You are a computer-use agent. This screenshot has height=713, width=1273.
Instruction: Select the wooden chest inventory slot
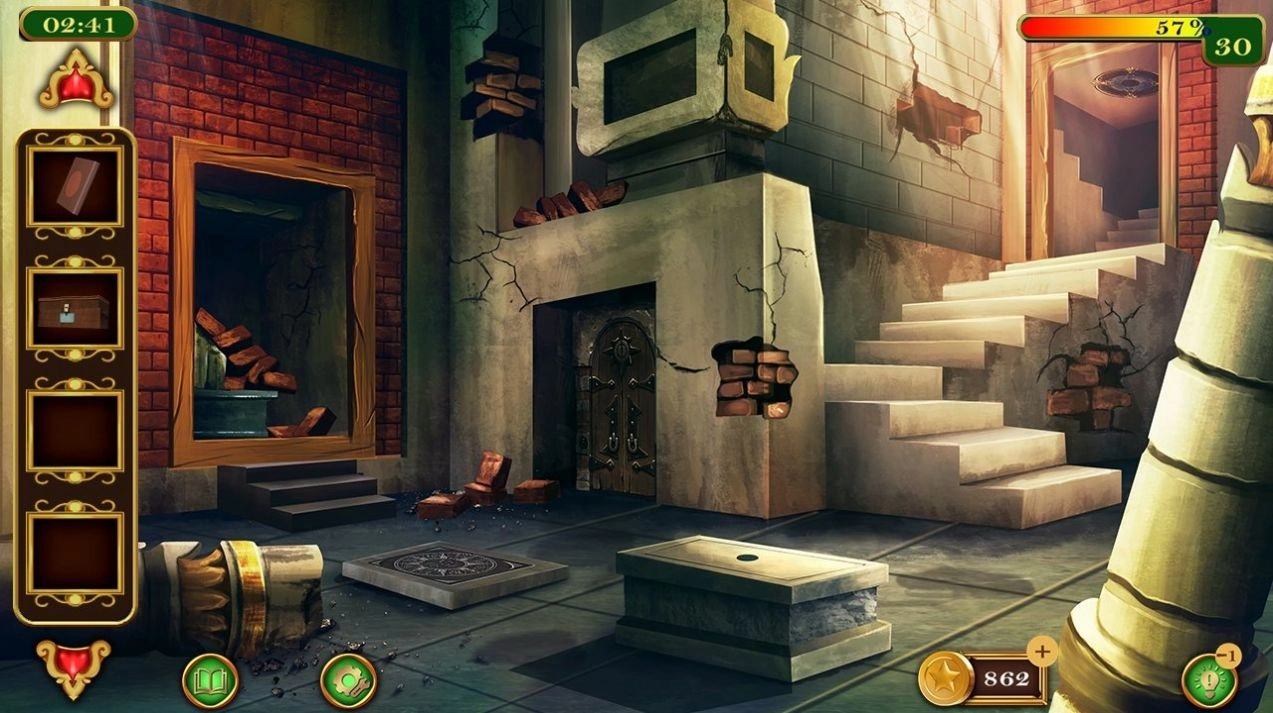(76, 311)
